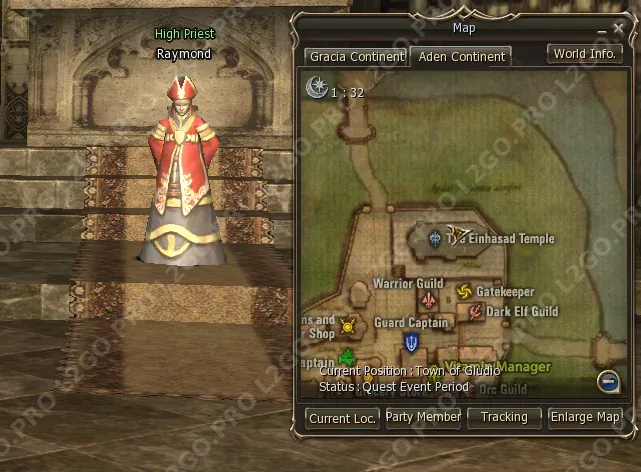Select the Gatekeeper map marker
641x472 pixels.
464,291
